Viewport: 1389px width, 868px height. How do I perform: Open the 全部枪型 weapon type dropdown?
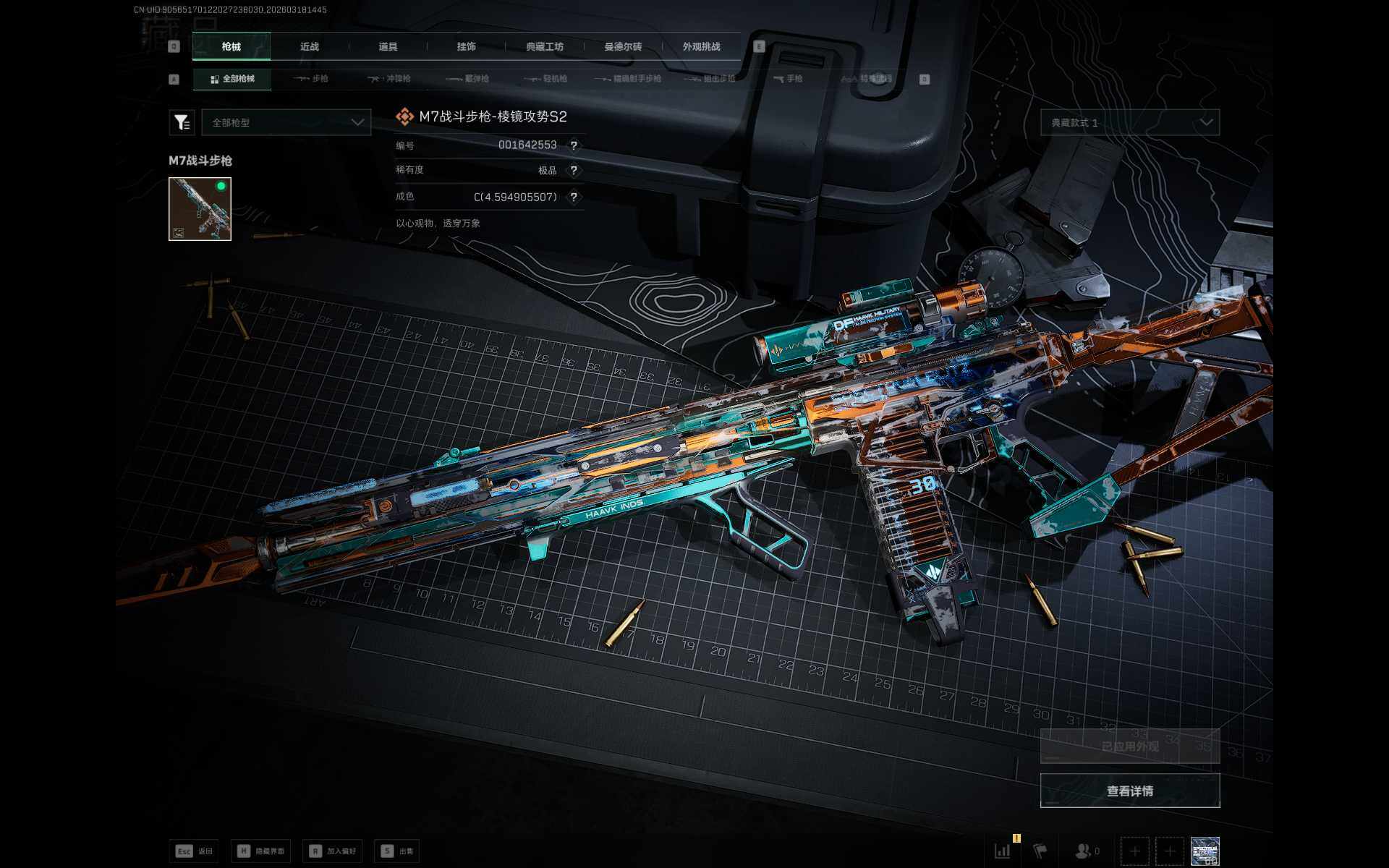[286, 122]
